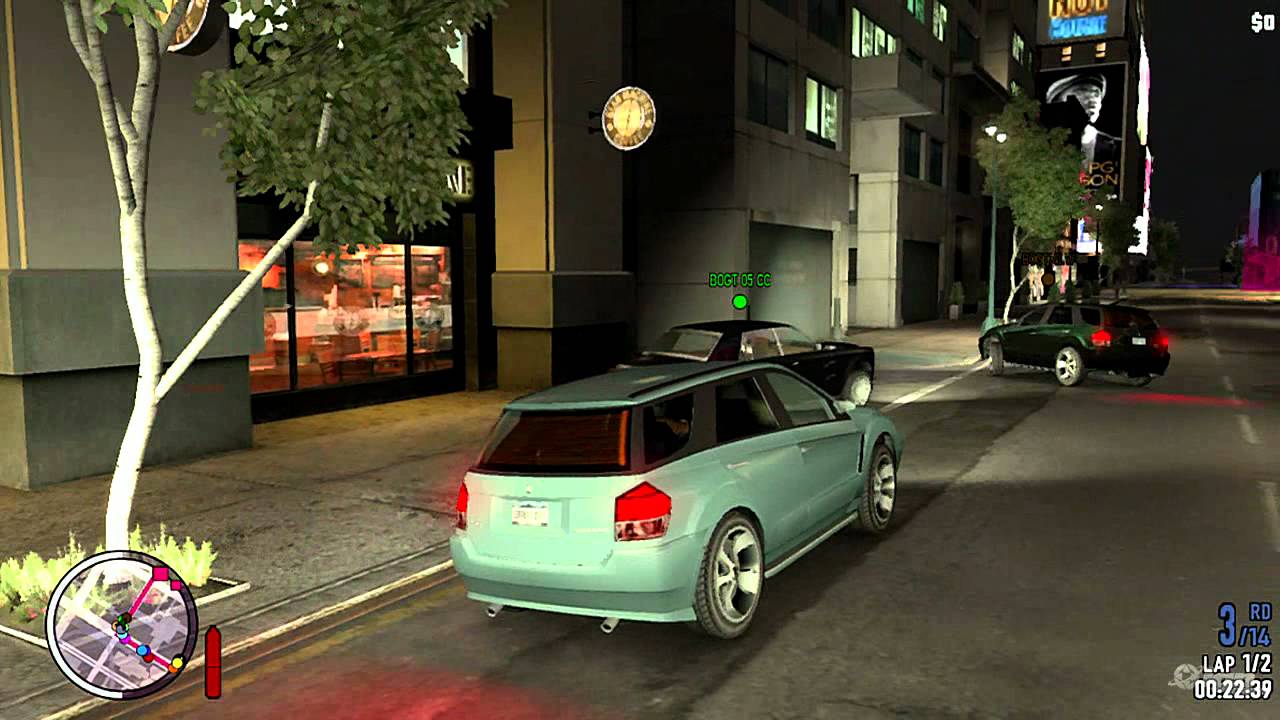The height and width of the screenshot is (720, 1280).
Task: Click the yellow player blip on the minimap
Action: (x=177, y=662)
